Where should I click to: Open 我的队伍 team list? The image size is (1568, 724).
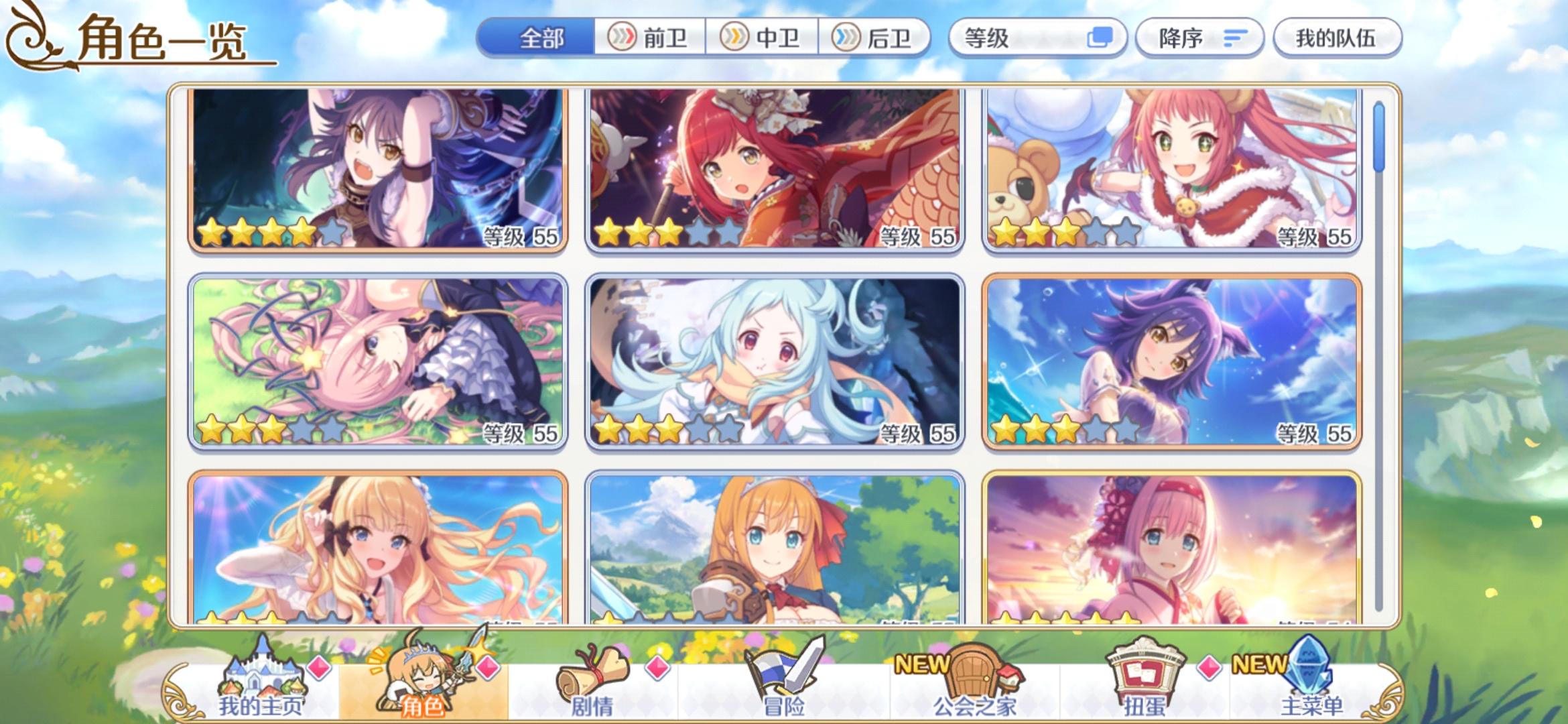1335,38
